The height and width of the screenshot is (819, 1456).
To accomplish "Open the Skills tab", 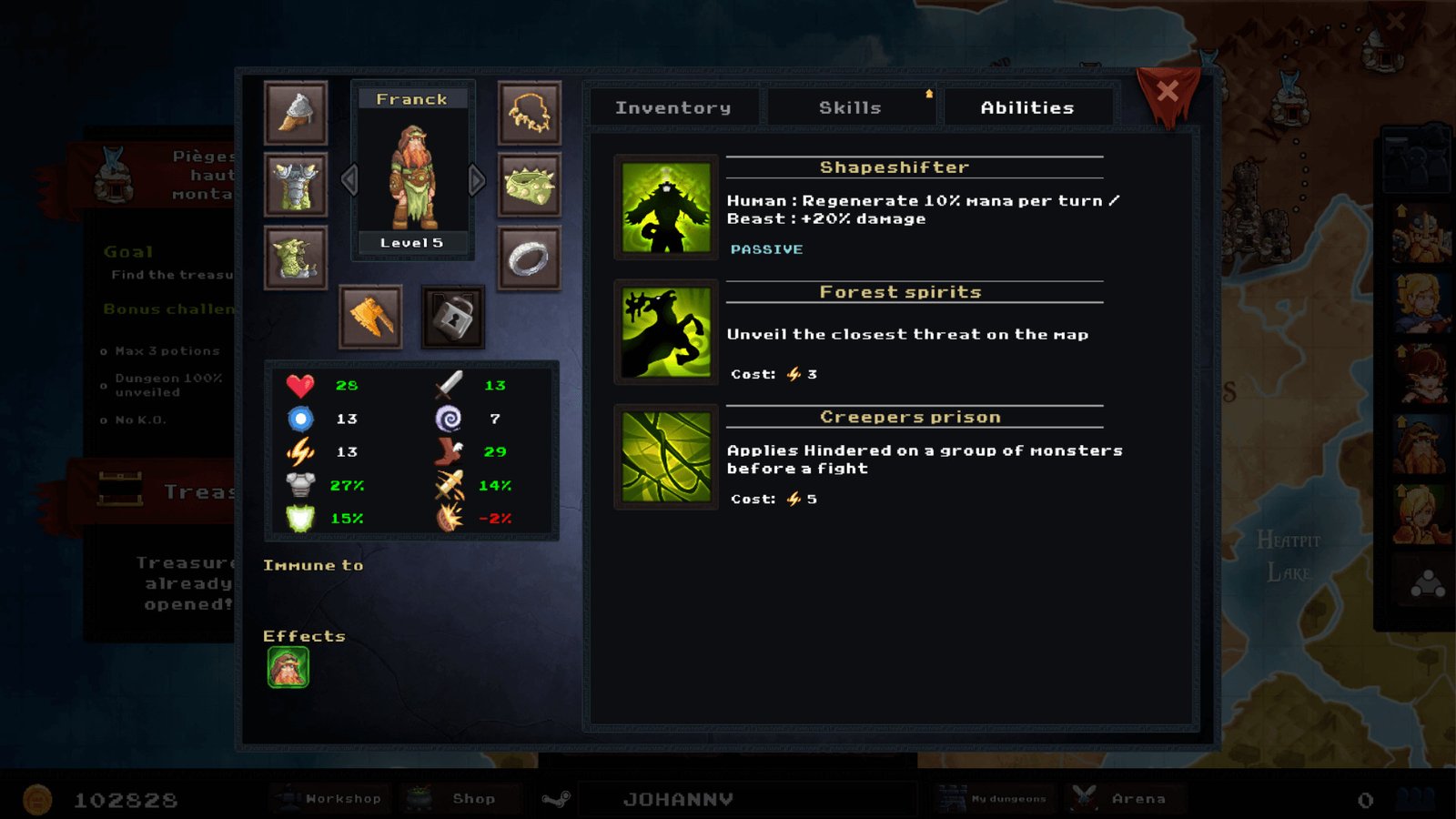I will [850, 107].
